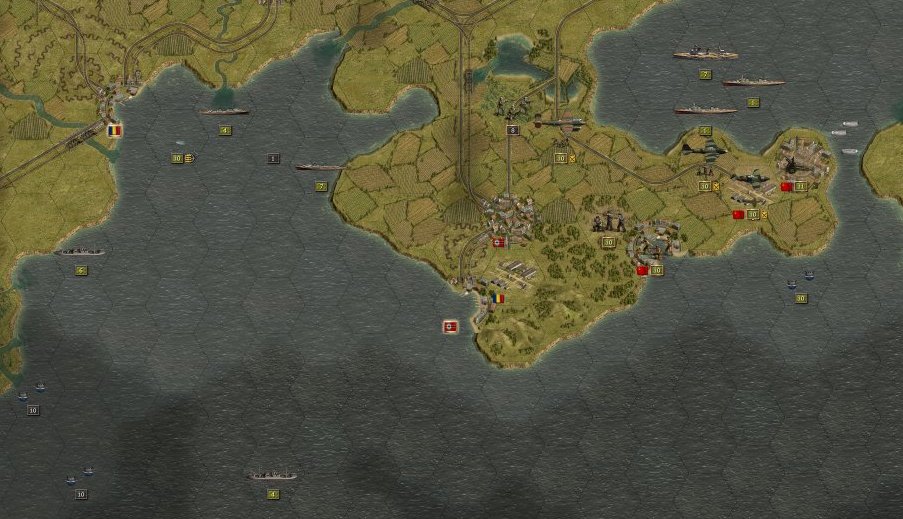Select the infantry unit showing strength 8

tap(511, 109)
